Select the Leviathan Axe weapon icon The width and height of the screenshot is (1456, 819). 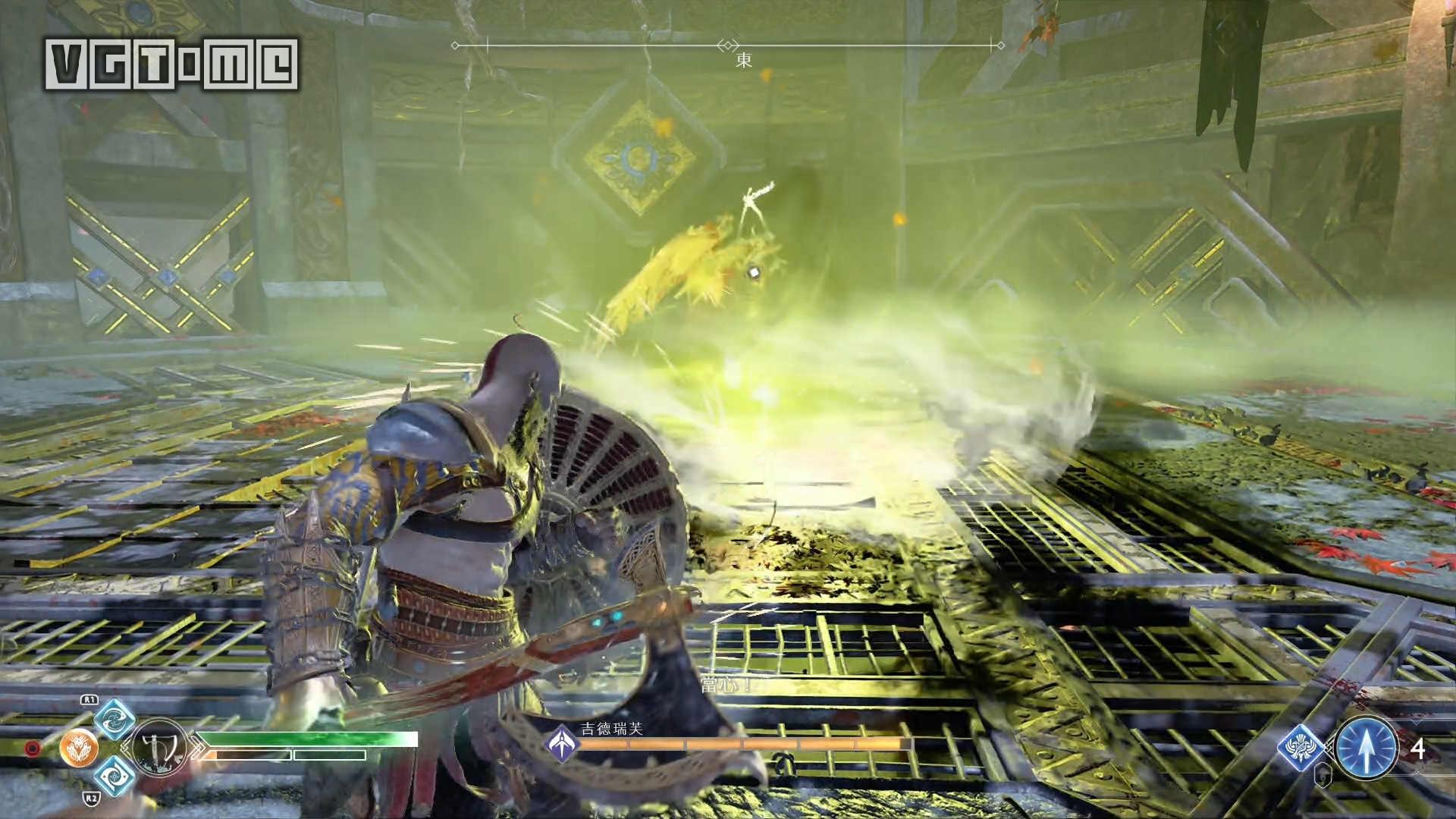point(160,748)
